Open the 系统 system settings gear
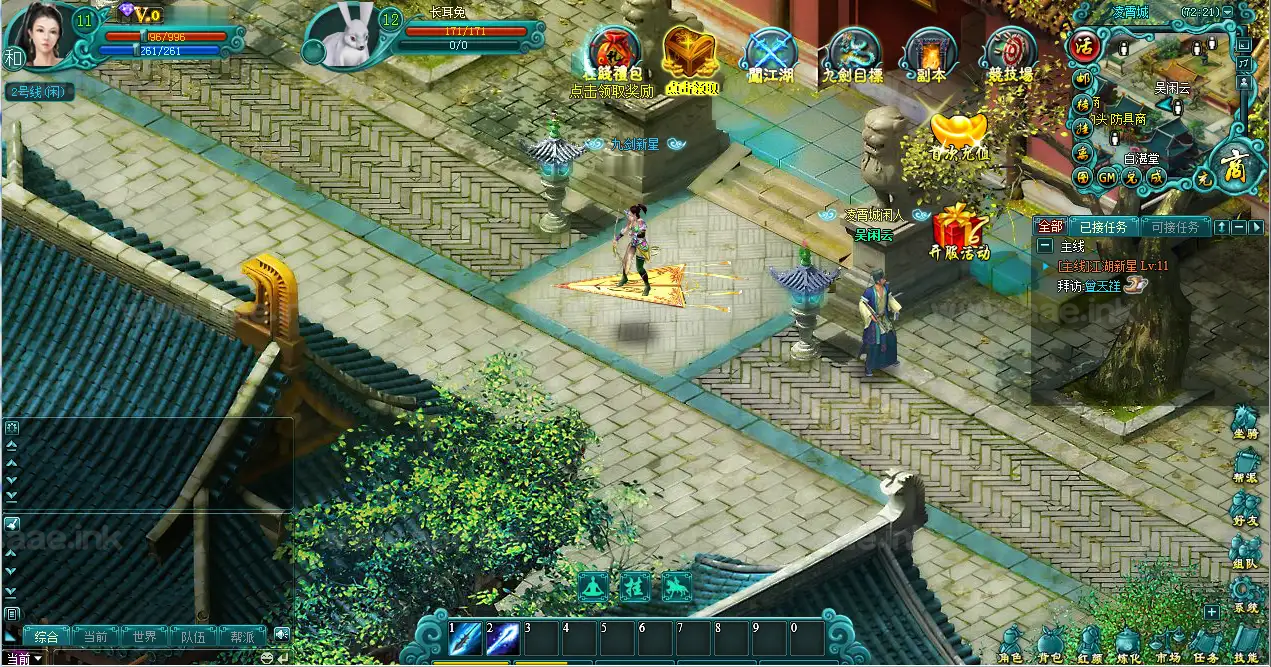The height and width of the screenshot is (667, 1271). (x=1245, y=596)
